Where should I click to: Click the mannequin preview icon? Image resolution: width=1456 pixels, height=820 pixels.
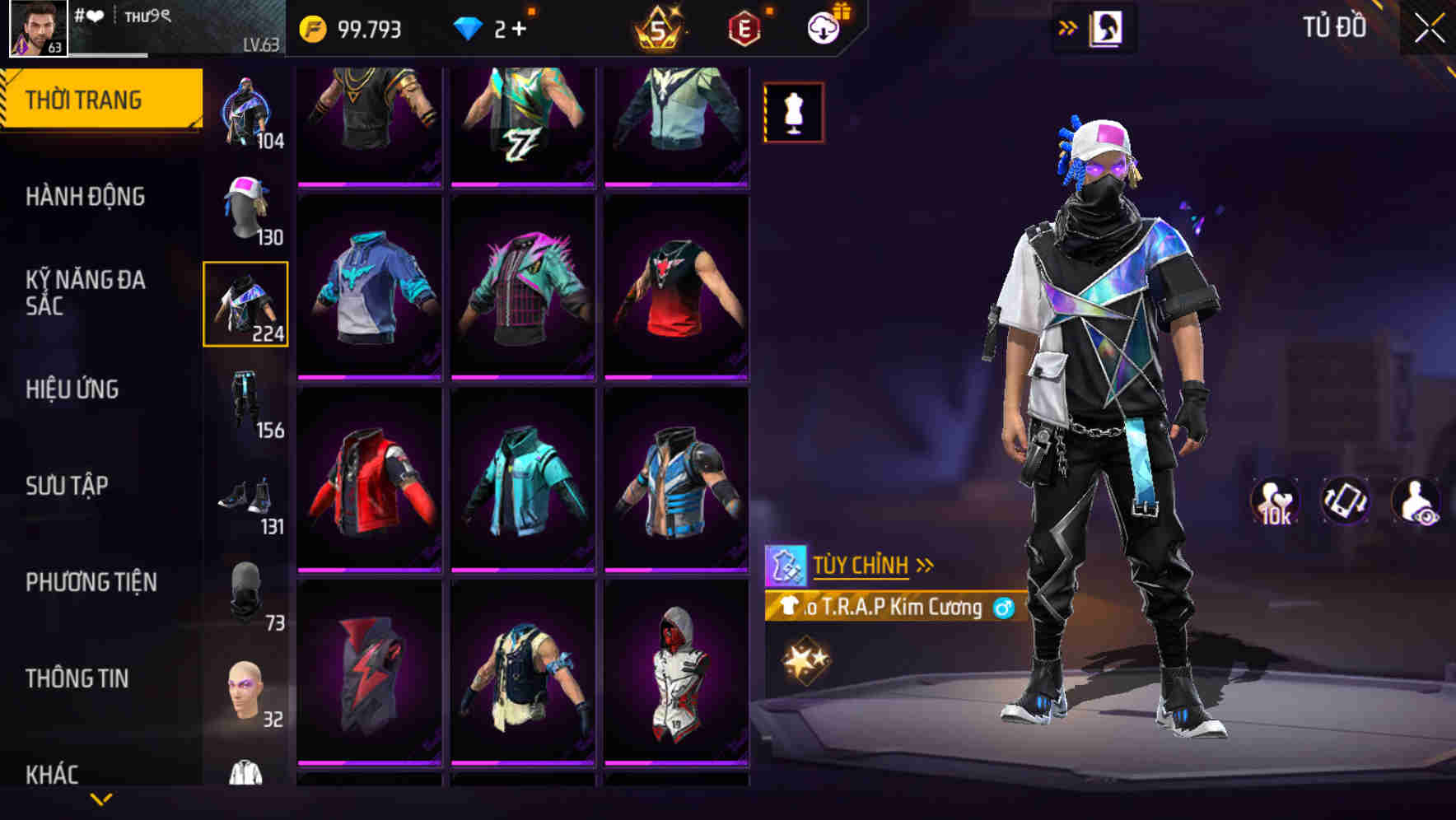click(793, 113)
